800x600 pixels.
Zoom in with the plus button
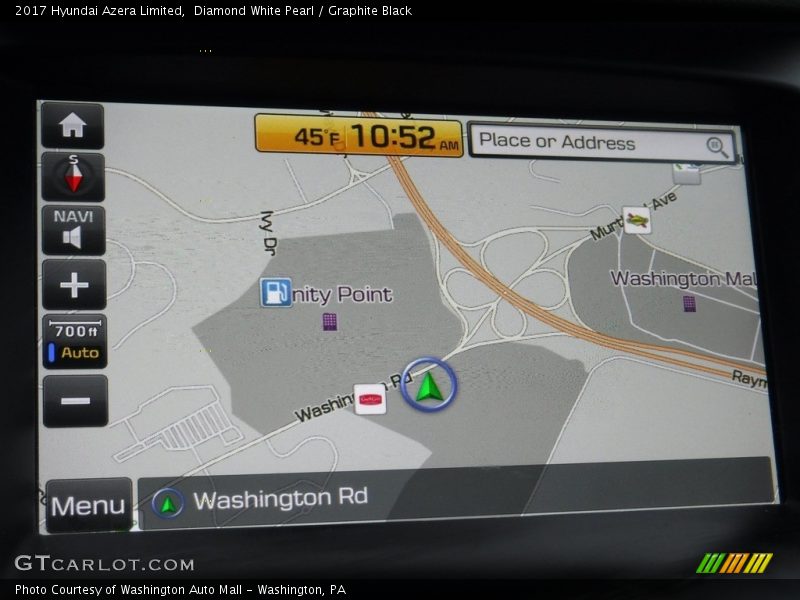[73, 285]
